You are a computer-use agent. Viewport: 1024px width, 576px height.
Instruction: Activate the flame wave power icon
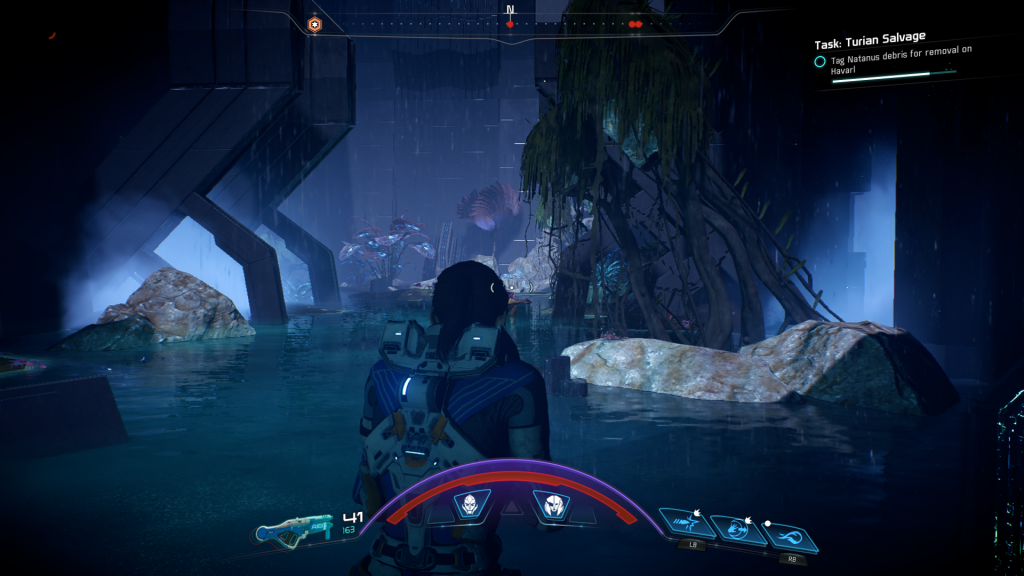790,538
